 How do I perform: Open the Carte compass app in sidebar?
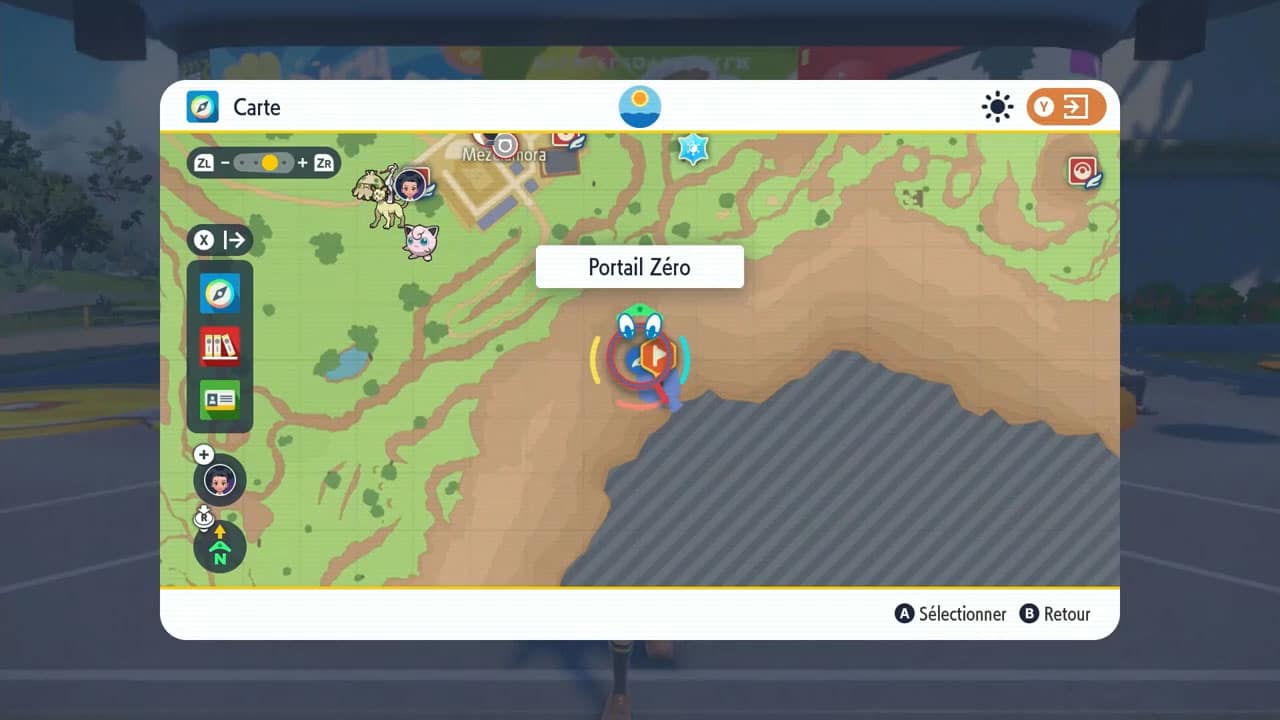tap(220, 294)
